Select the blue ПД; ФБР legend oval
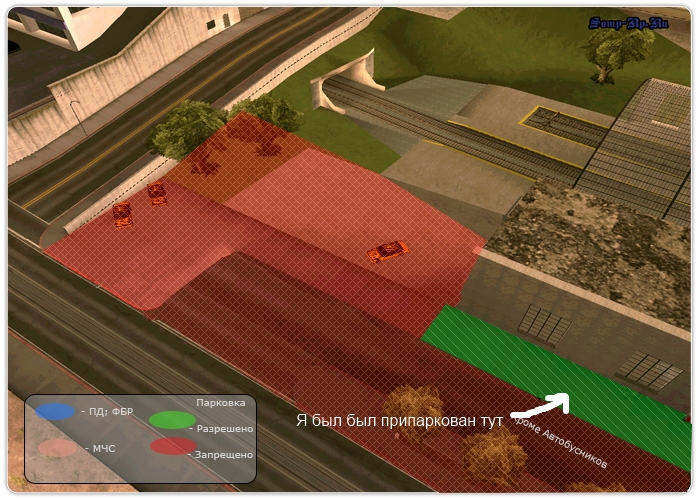Viewport: 700px width, 500px height. (x=55, y=411)
